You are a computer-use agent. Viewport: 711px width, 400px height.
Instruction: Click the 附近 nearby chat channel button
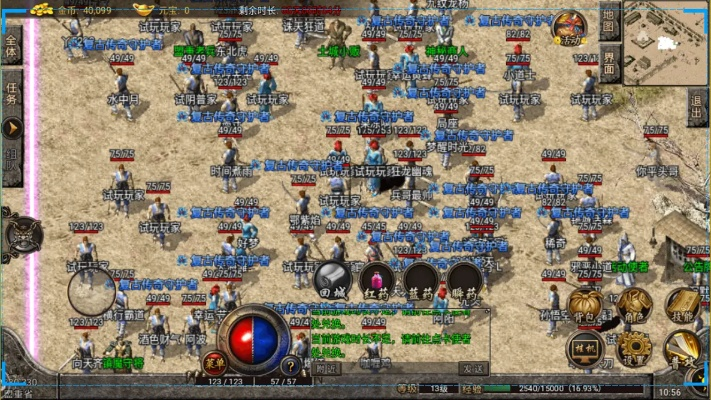pyautogui.click(x=327, y=368)
